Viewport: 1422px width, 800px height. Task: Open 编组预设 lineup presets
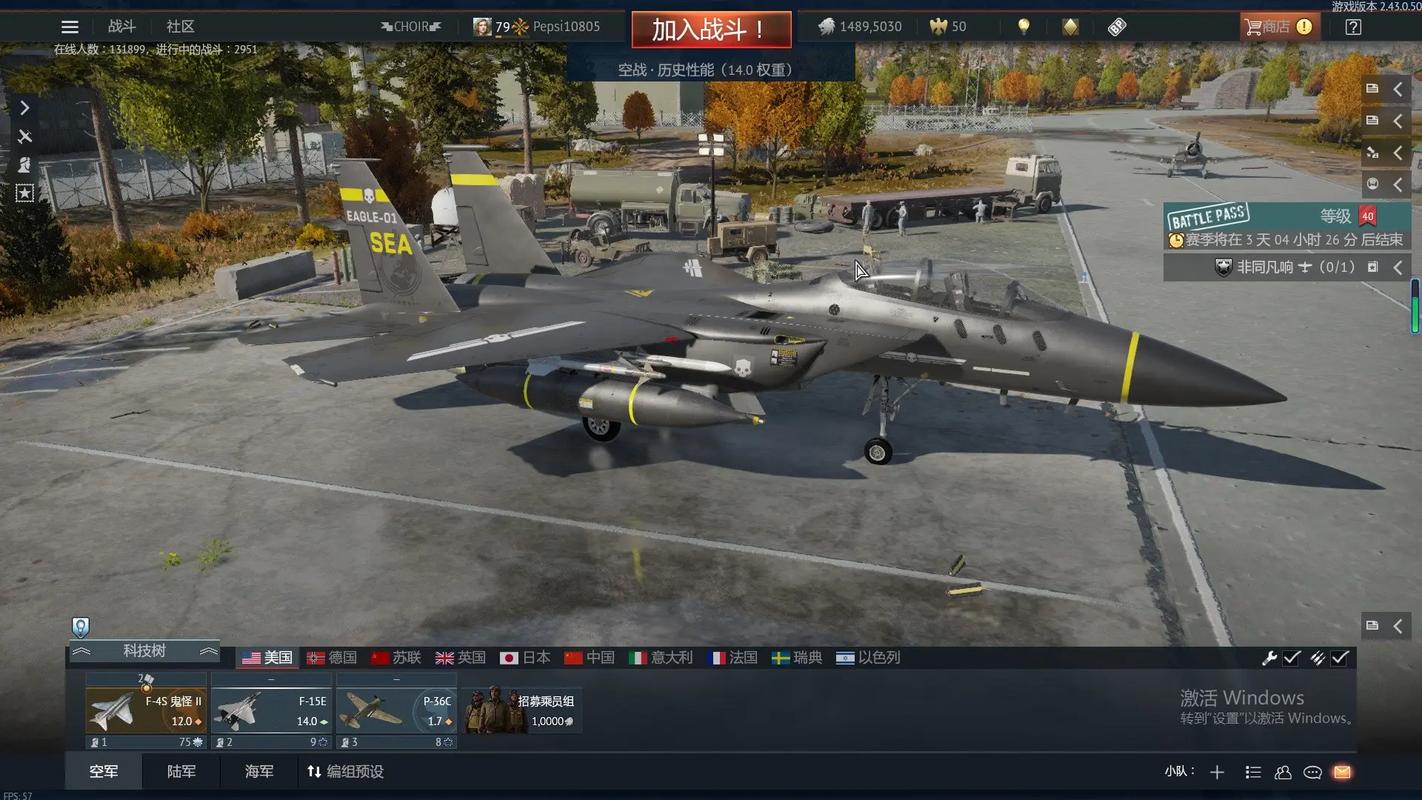(345, 772)
